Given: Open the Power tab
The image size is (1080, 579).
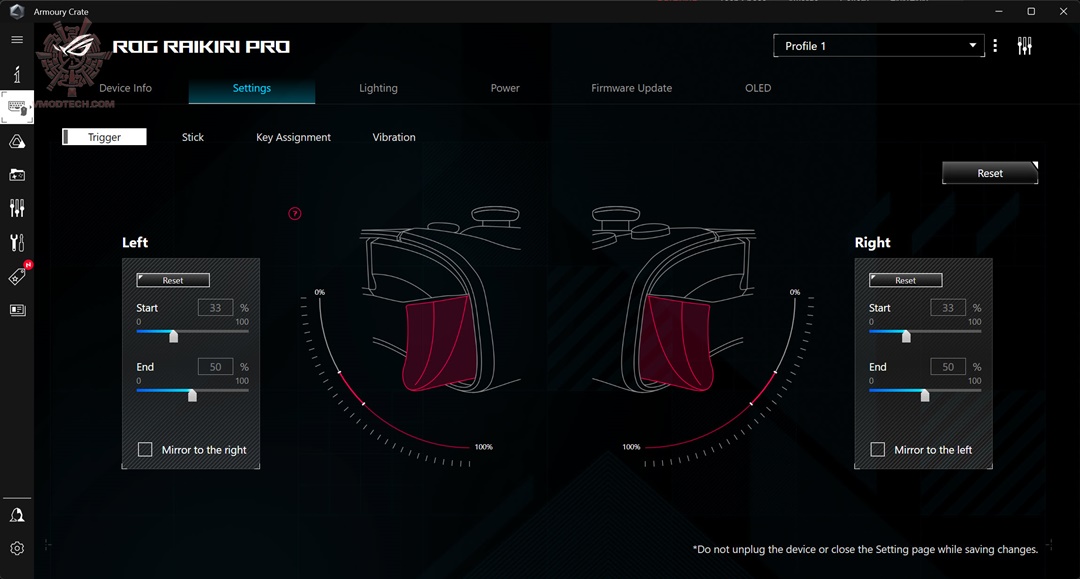Looking at the screenshot, I should coord(505,88).
